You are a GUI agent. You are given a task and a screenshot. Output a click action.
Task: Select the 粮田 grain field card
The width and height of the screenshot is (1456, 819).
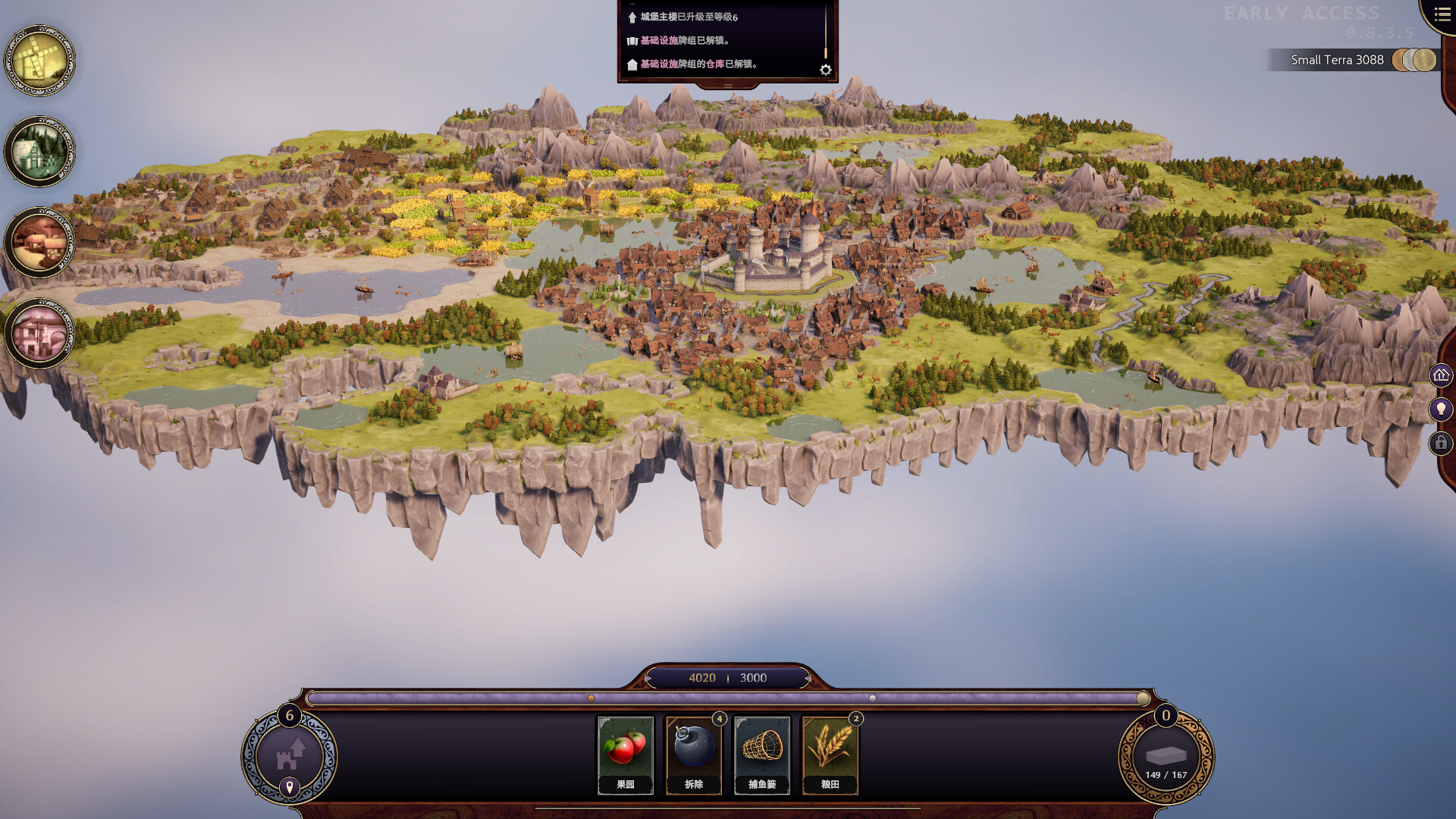[x=830, y=755]
